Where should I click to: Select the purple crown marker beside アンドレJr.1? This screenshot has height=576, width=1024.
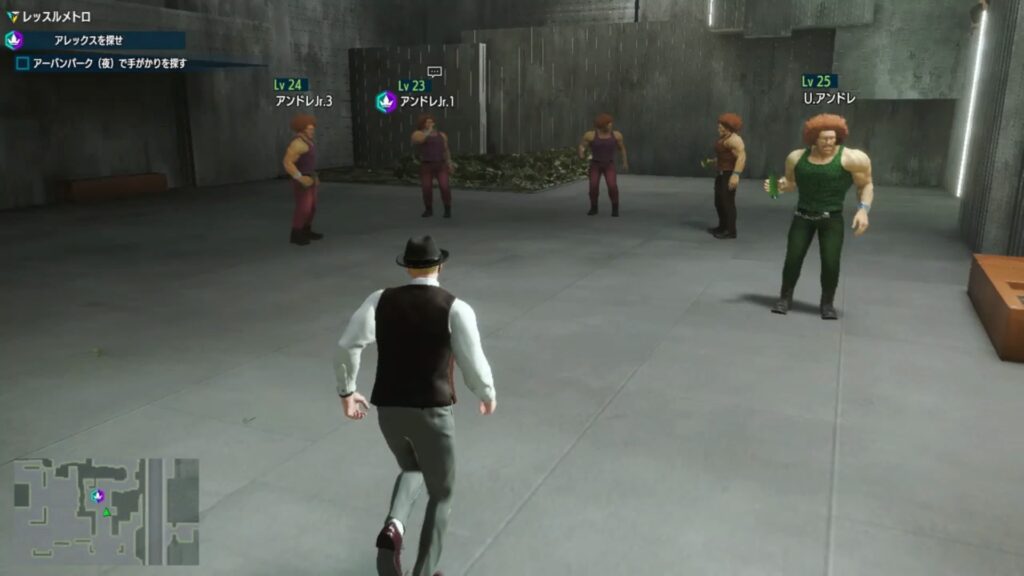386,101
